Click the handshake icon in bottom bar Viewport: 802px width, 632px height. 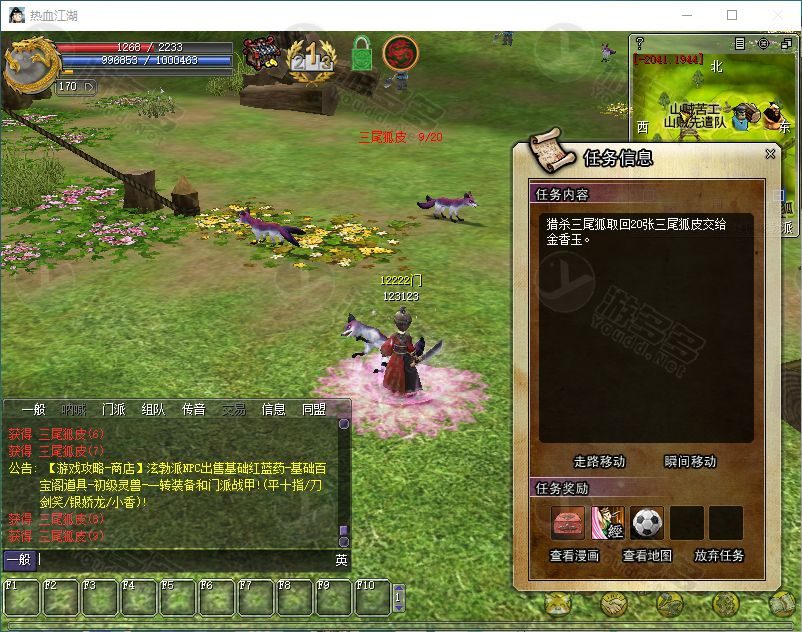[613, 603]
